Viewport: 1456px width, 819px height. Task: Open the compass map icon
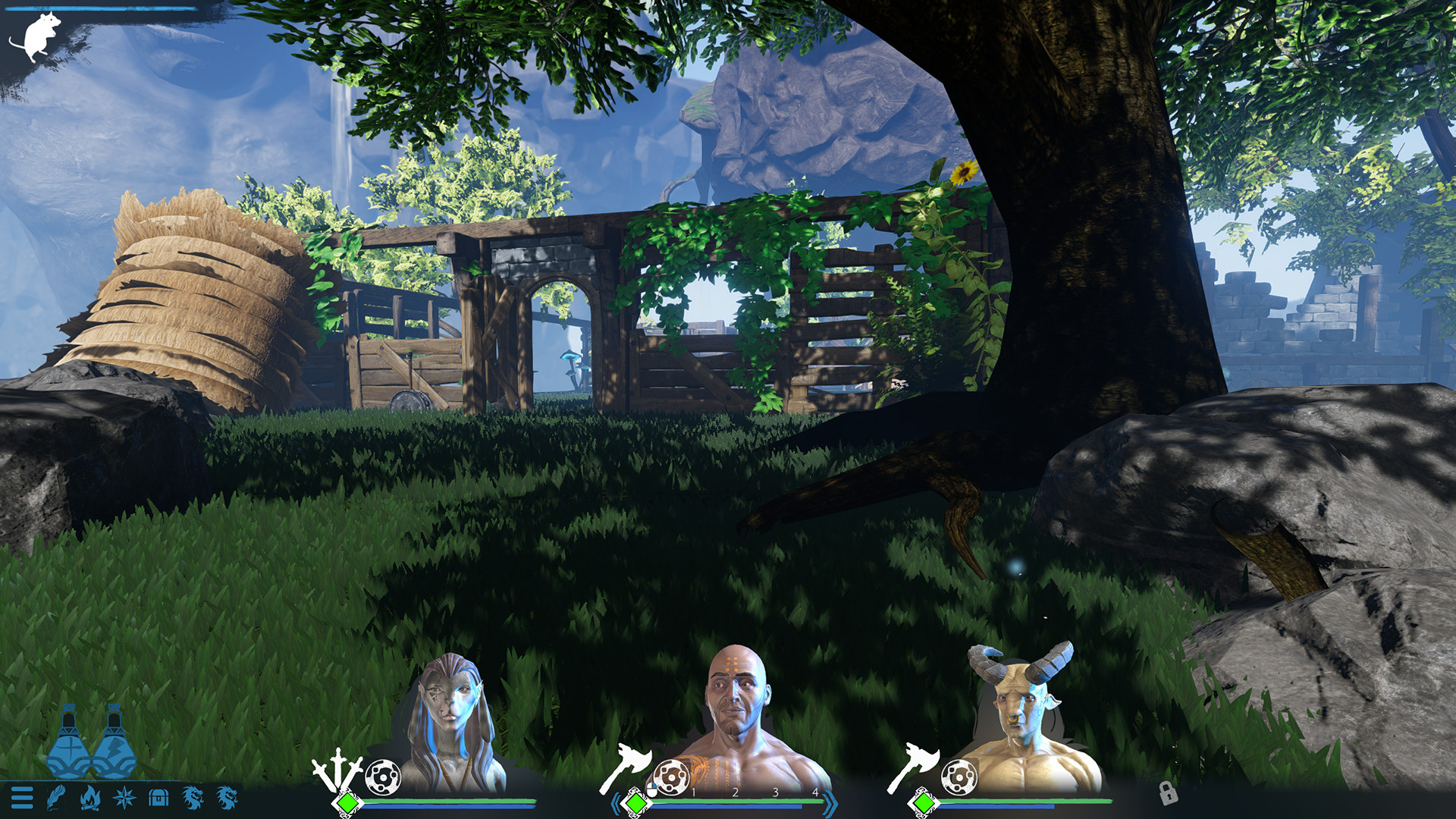[x=124, y=798]
